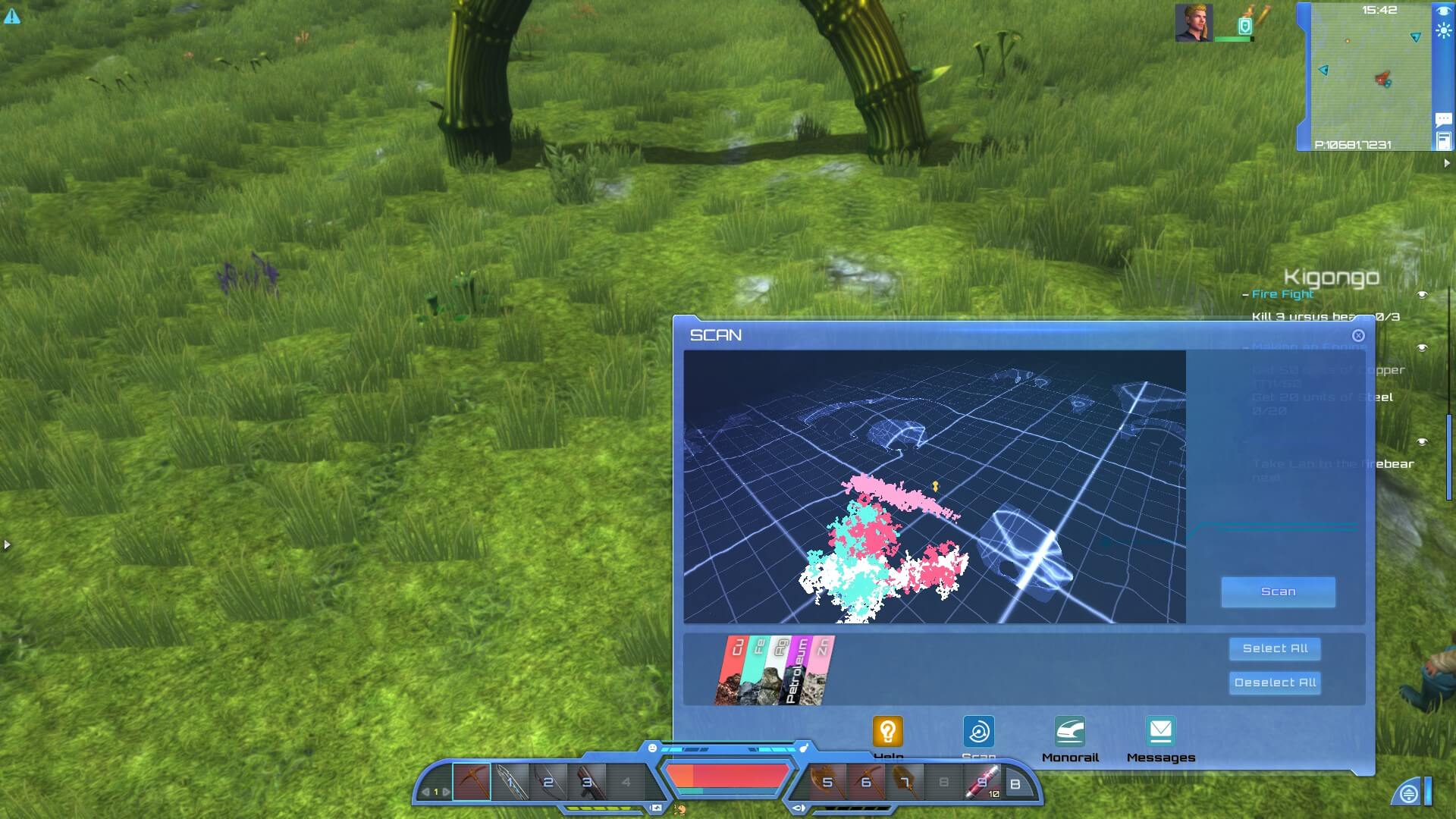Viewport: 1456px width, 819px height.
Task: Open the chat speech bubble icon
Action: click(x=1443, y=119)
